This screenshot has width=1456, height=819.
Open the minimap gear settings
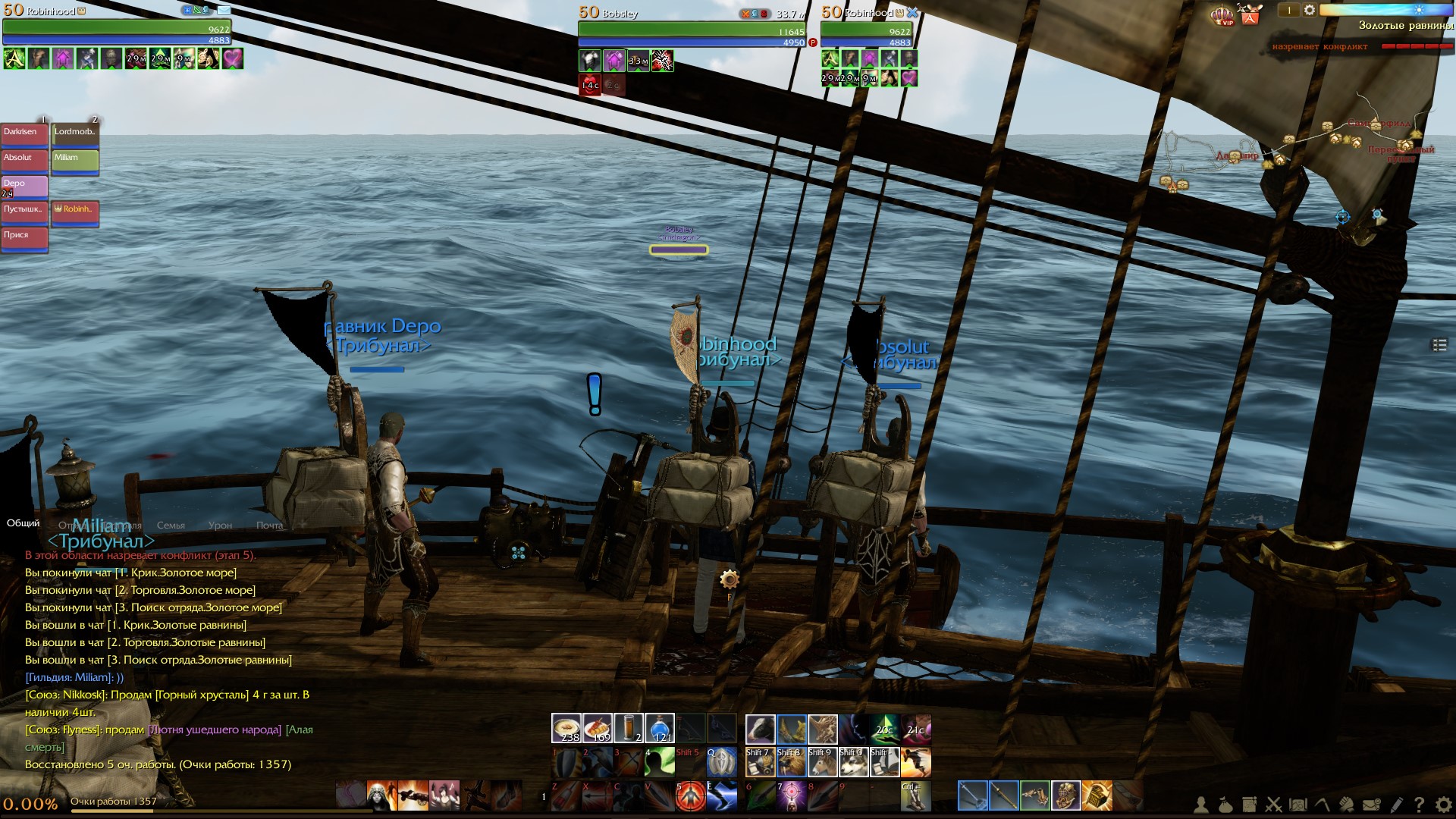(x=1310, y=10)
